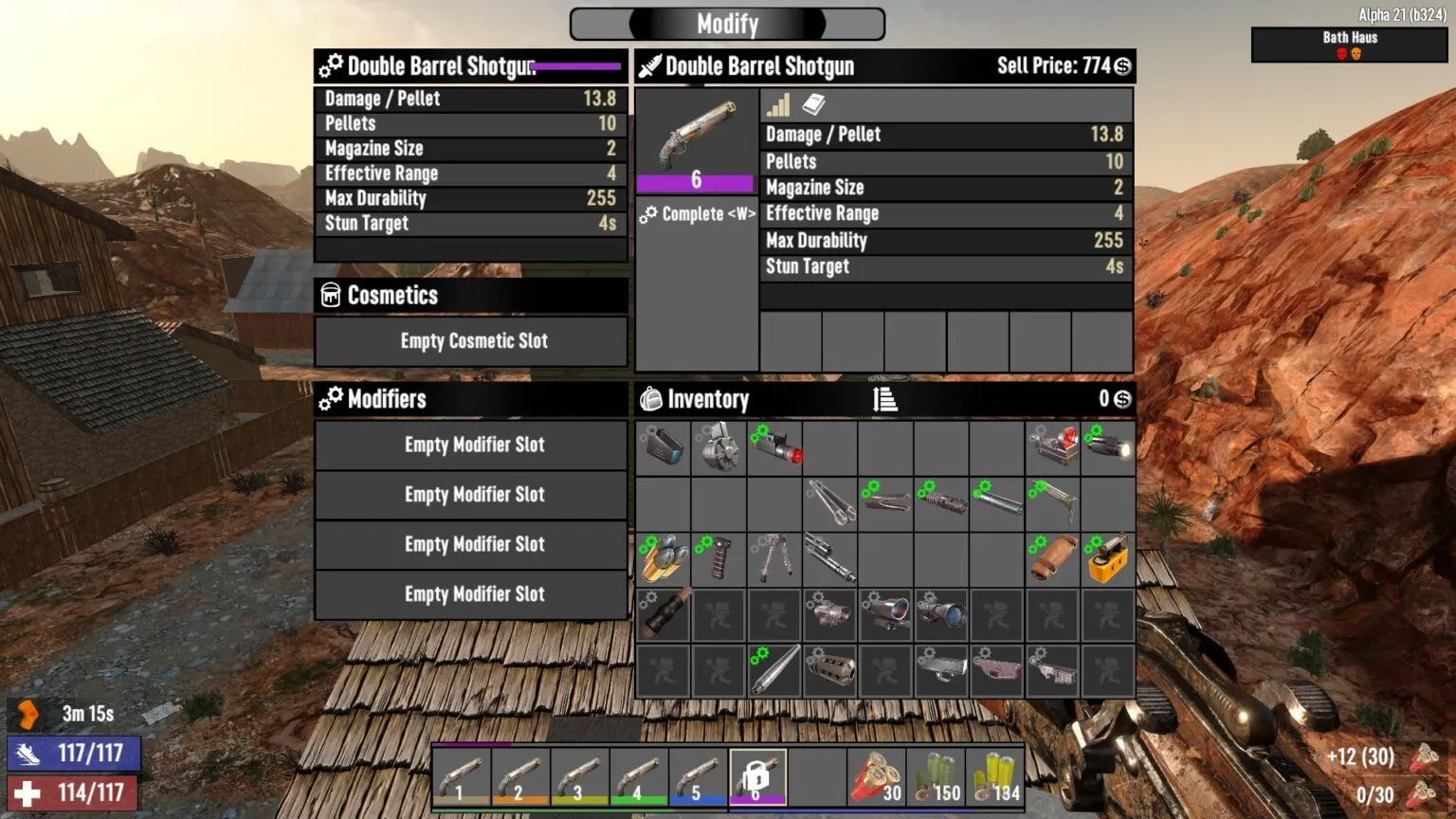Click the purple quality bar under the shotgun
Viewport: 1456px width, 819px height.
click(x=697, y=181)
